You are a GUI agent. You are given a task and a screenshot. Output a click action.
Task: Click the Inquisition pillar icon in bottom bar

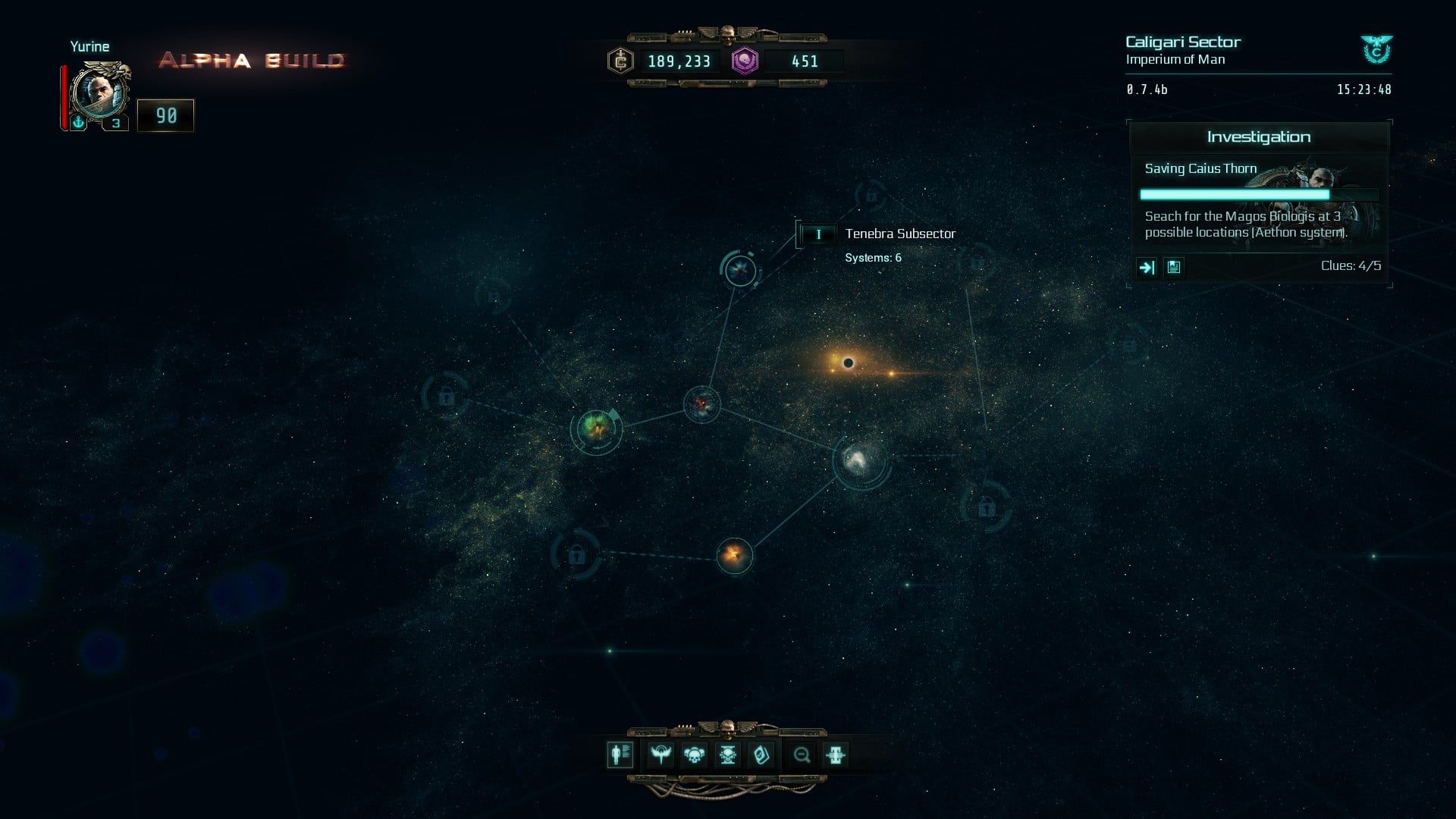pyautogui.click(x=835, y=755)
